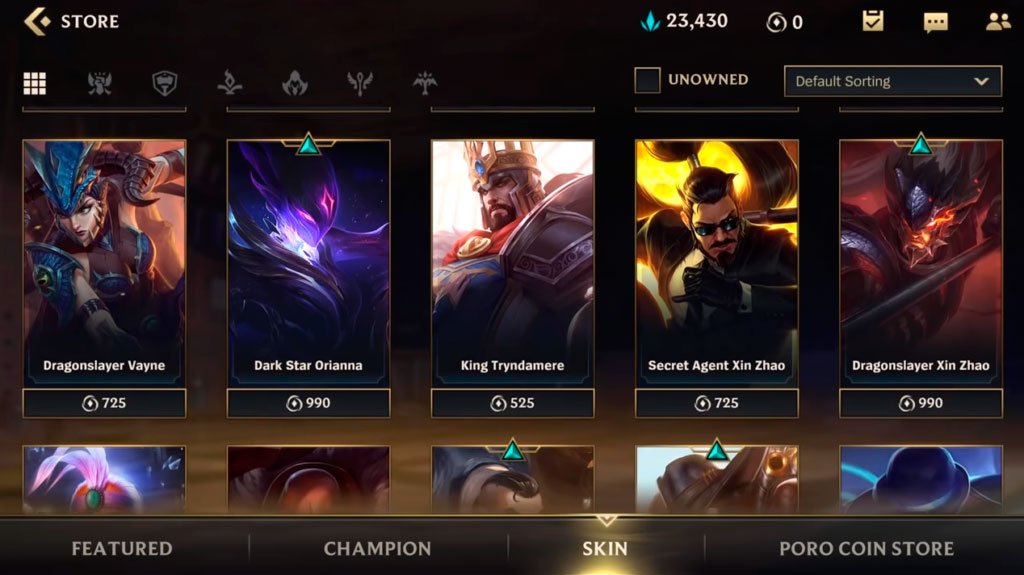Go back from the Store screen
Screen dimensions: 1024x575
click(x=38, y=21)
